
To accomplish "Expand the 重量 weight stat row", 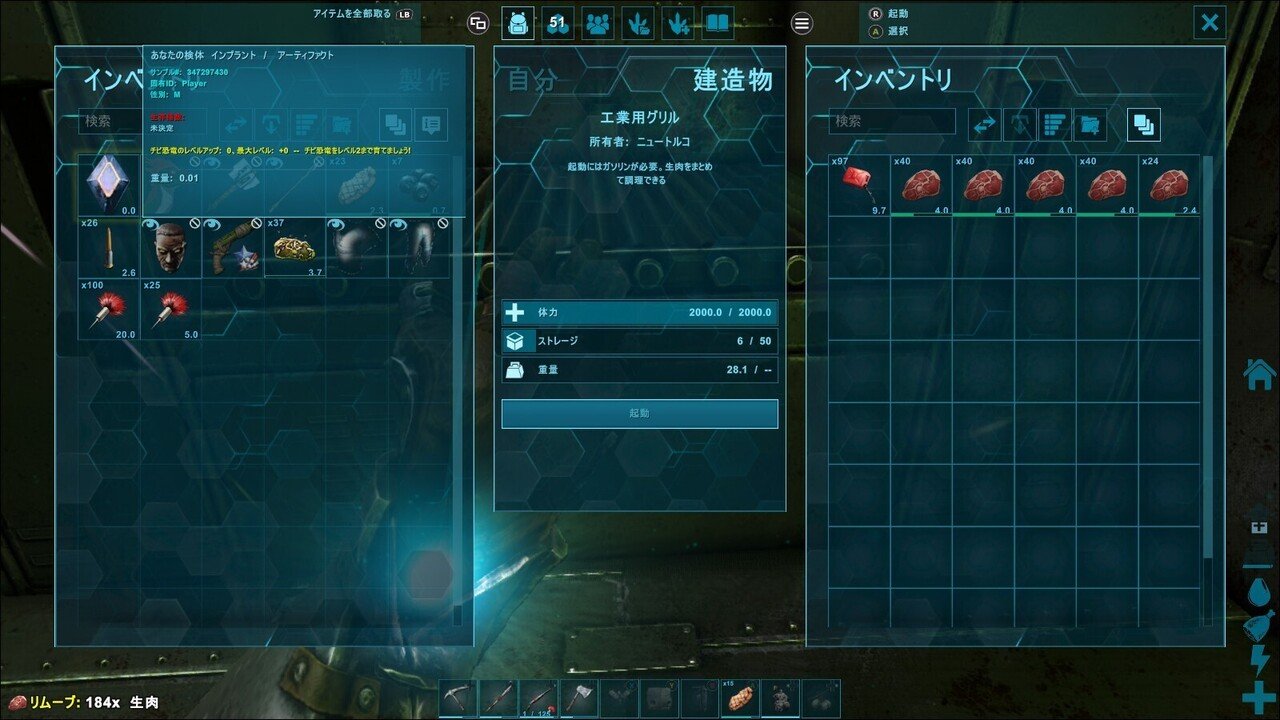I will 639,369.
